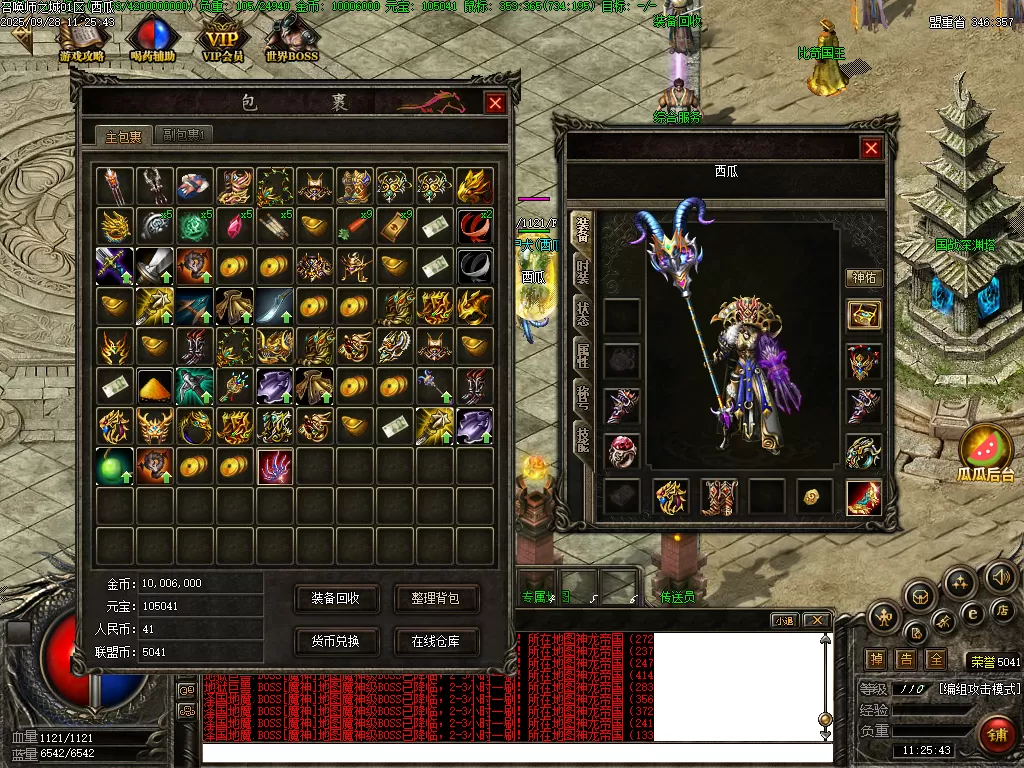
Task: Close the 包裹 inventory window
Action: 495,103
